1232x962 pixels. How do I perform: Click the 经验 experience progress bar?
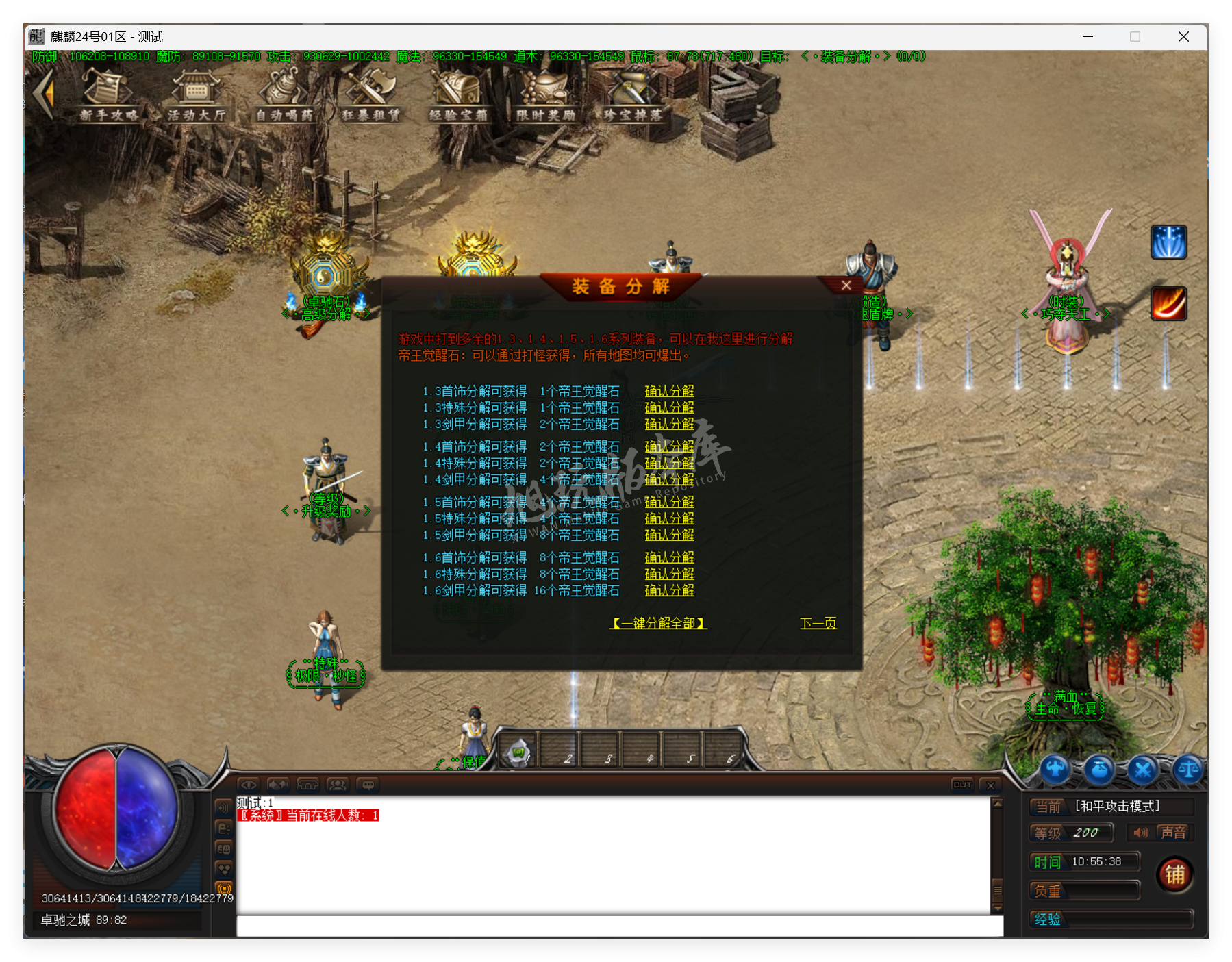1111,920
